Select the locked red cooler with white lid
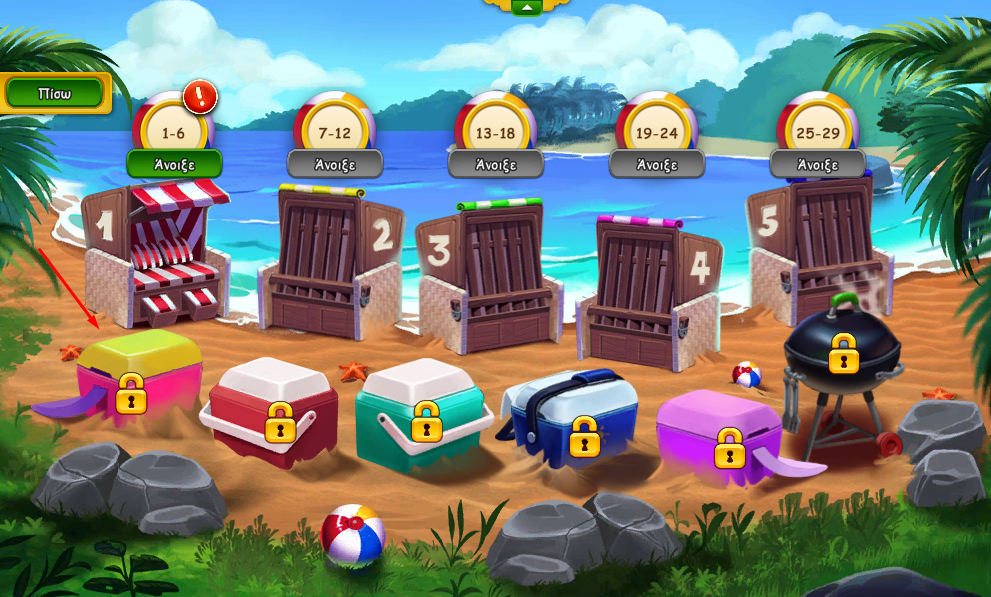The height and width of the screenshot is (597, 991). [272, 410]
